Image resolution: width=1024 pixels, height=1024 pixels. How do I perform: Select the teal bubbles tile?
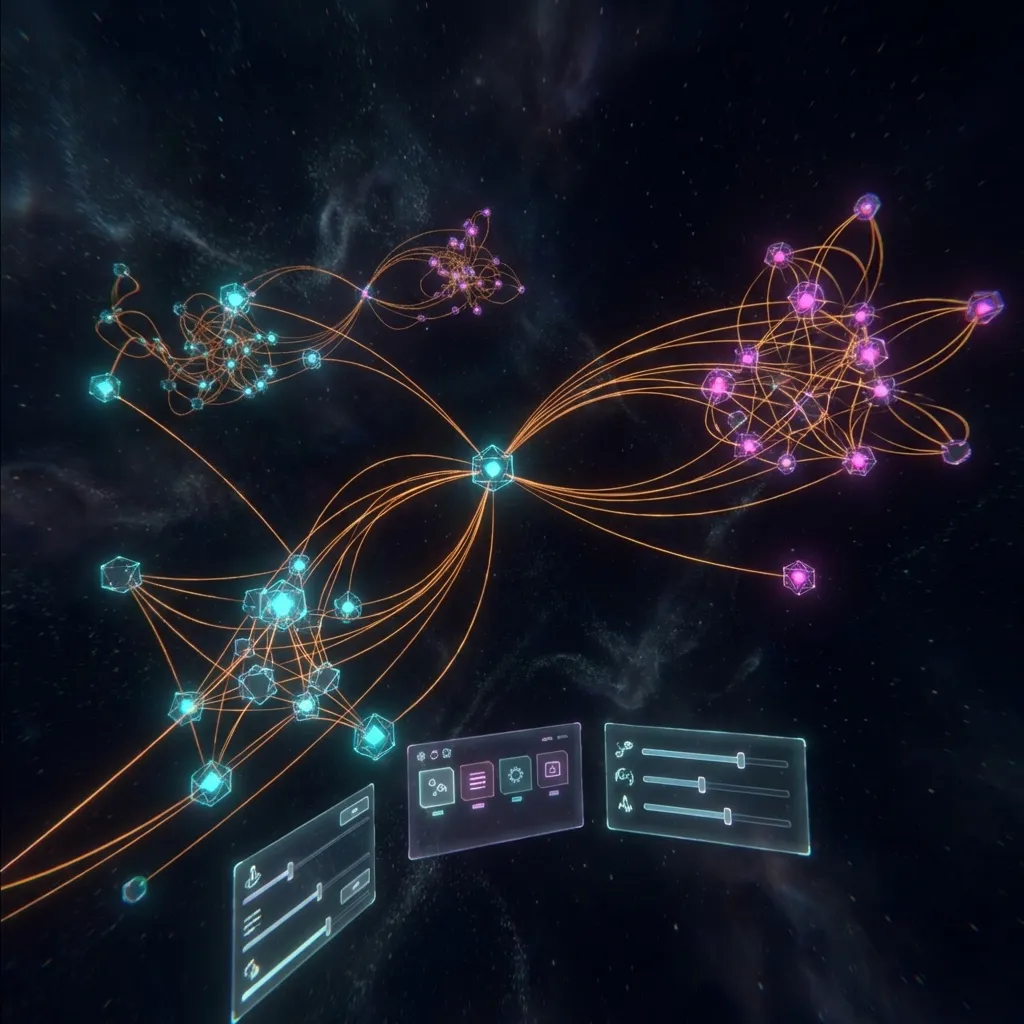pos(437,787)
